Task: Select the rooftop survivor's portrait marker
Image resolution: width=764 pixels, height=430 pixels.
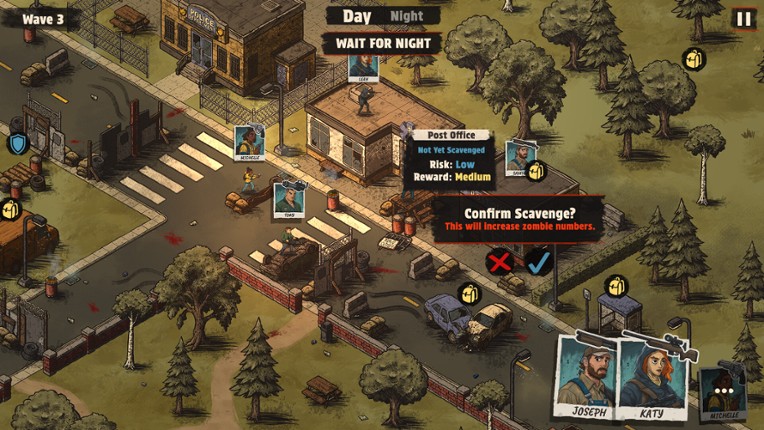Action: (362, 66)
